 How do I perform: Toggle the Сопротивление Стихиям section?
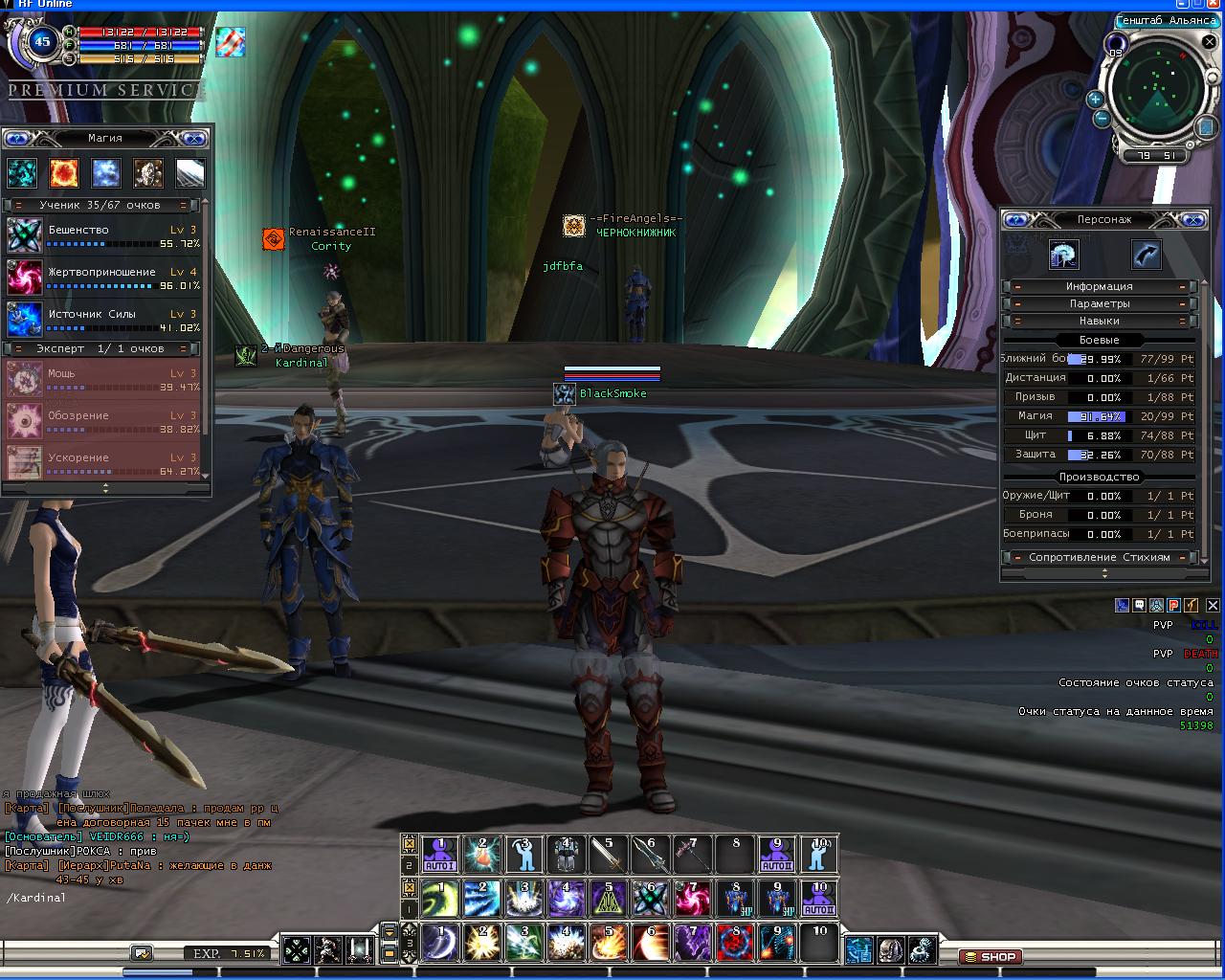(1099, 557)
